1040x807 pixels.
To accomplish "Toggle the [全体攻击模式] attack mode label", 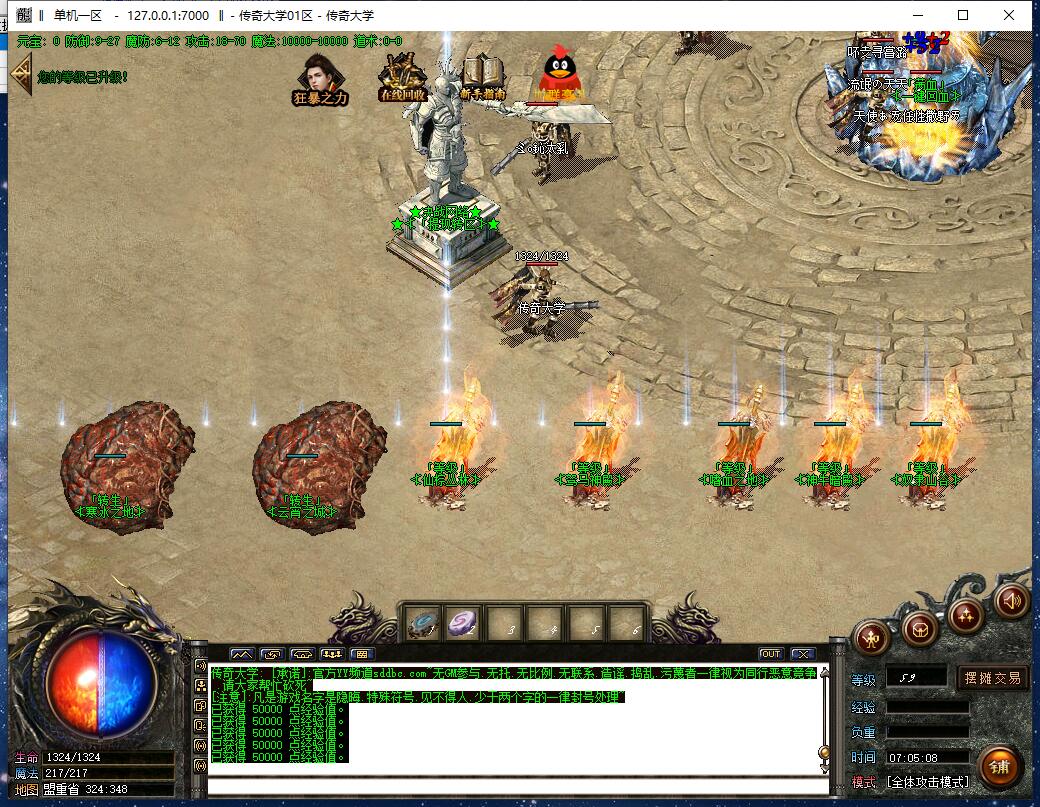I will tap(927, 781).
